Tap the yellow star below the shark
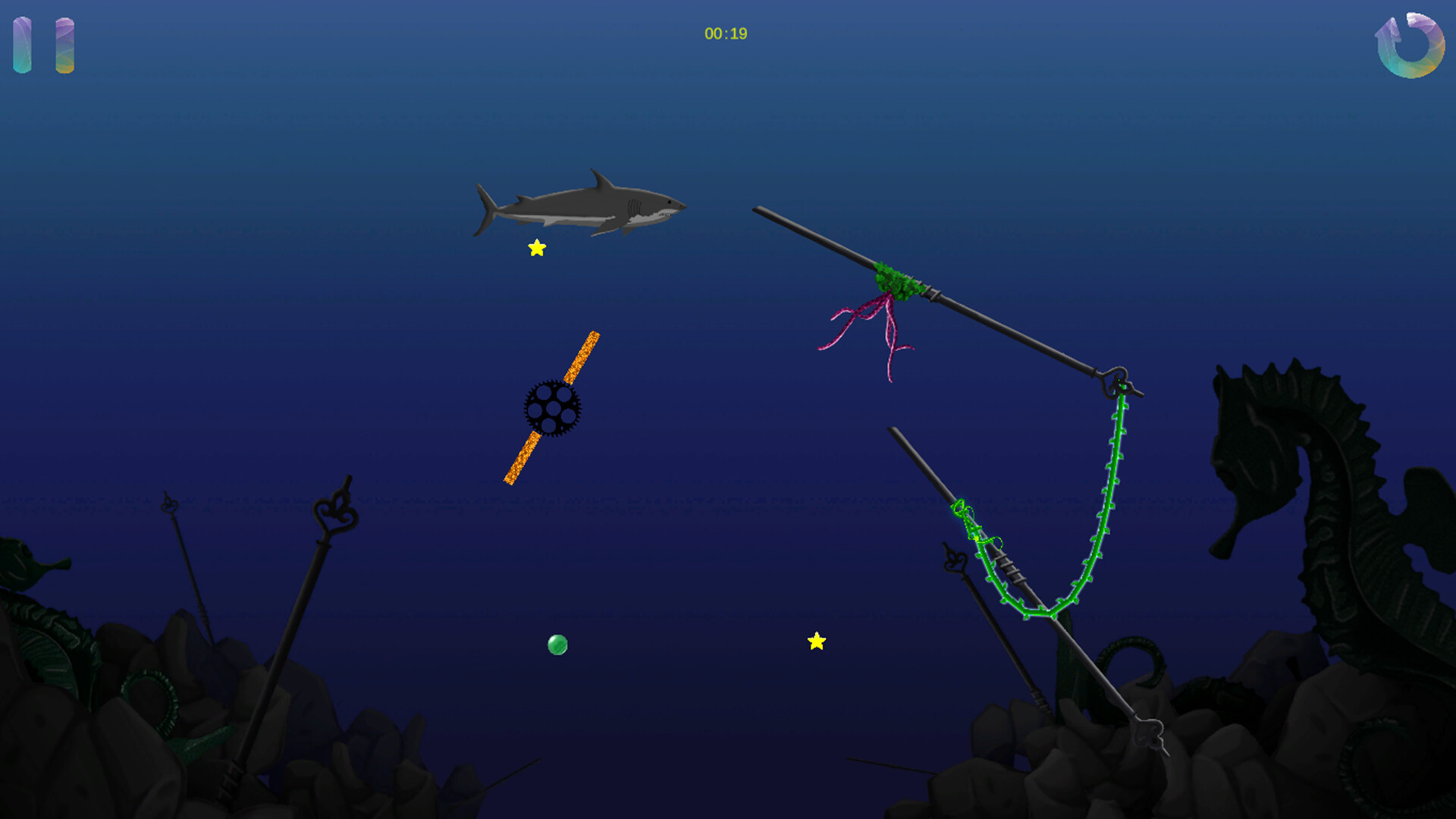This screenshot has width=1456, height=819. (536, 247)
